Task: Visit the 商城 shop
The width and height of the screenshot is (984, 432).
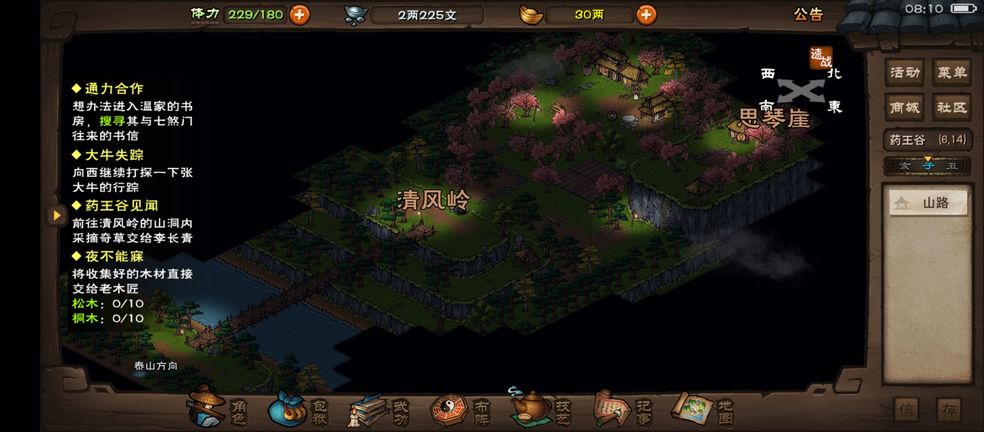Action: click(x=905, y=107)
